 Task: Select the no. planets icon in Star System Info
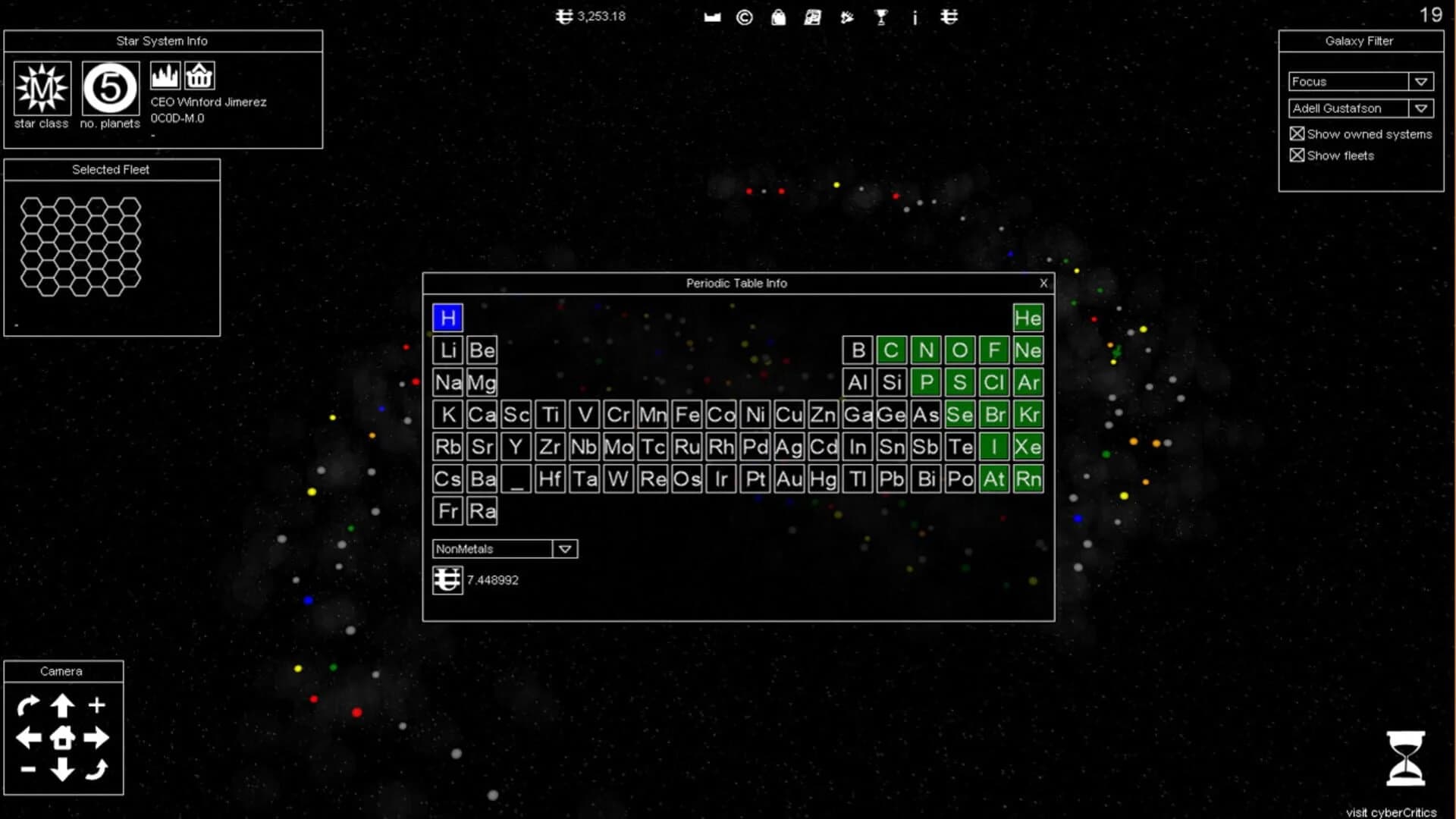(109, 87)
